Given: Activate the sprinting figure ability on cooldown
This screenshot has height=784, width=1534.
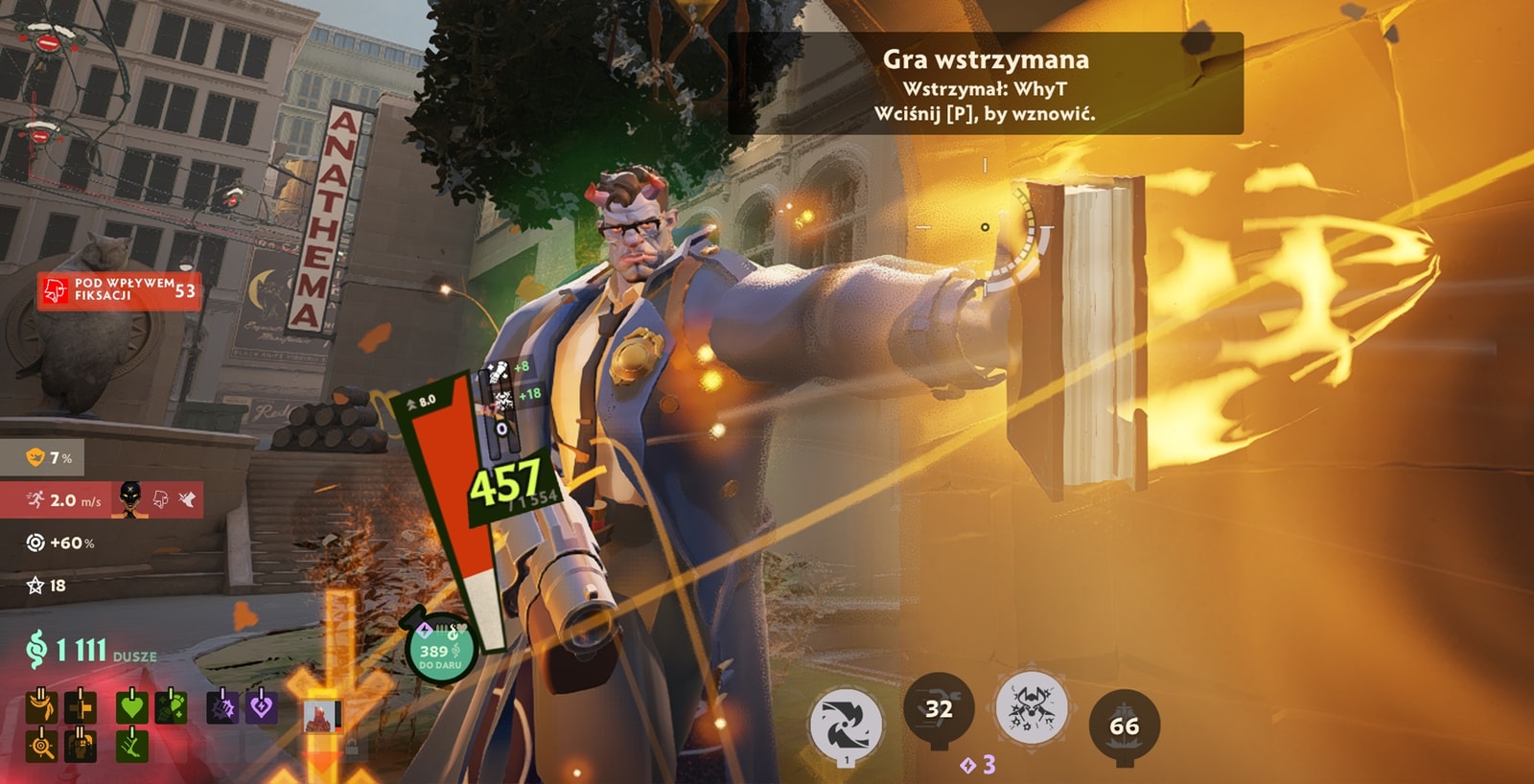Looking at the screenshot, I should [x=939, y=709].
